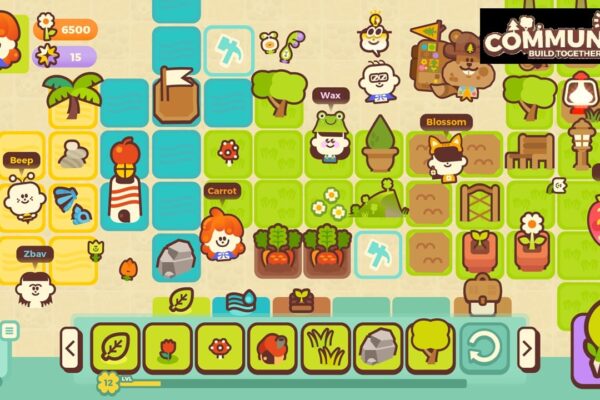Pick the green tree slot

(x=432, y=348)
